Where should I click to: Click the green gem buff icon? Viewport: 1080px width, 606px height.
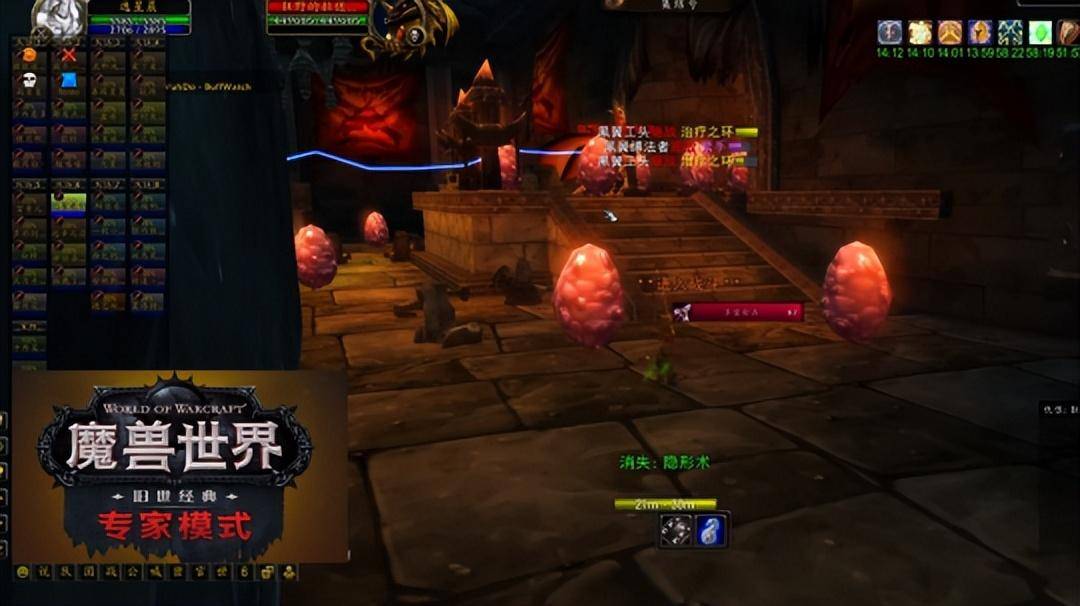coord(1040,32)
